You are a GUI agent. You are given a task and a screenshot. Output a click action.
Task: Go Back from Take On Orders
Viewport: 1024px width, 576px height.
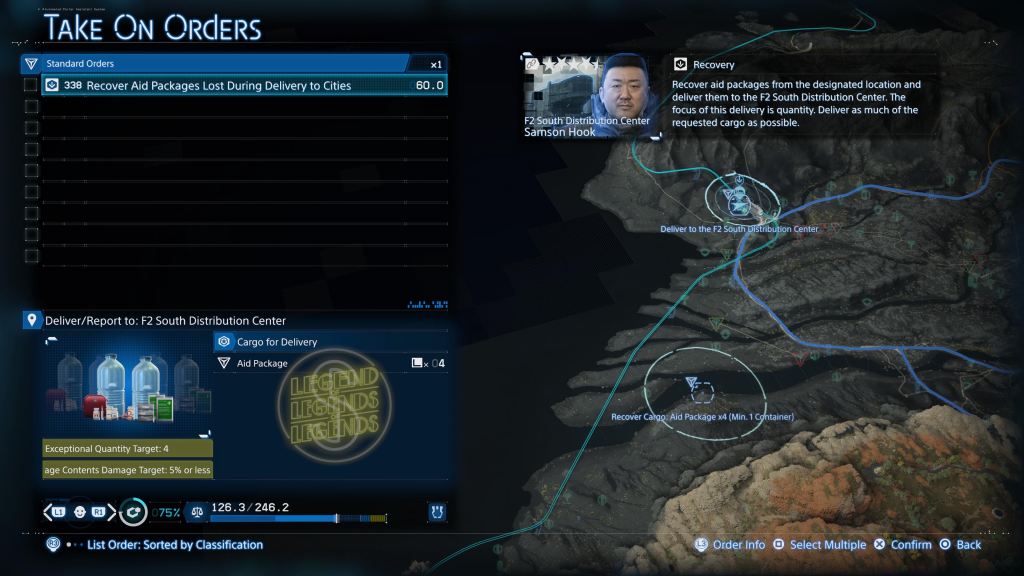(x=960, y=545)
